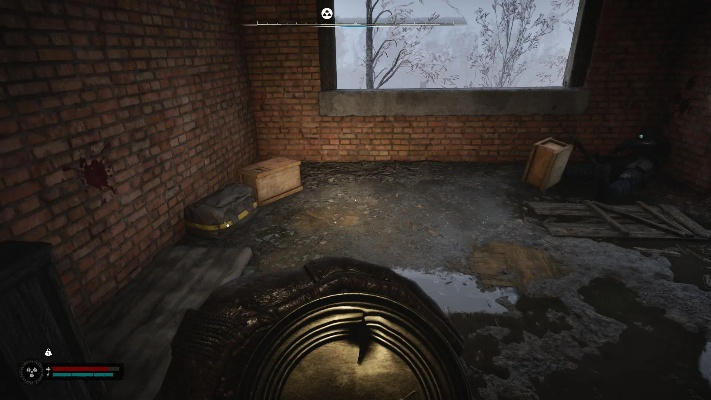Select the radiation dosimeter gauge icon
The width and height of the screenshot is (711, 400).
tap(32, 372)
